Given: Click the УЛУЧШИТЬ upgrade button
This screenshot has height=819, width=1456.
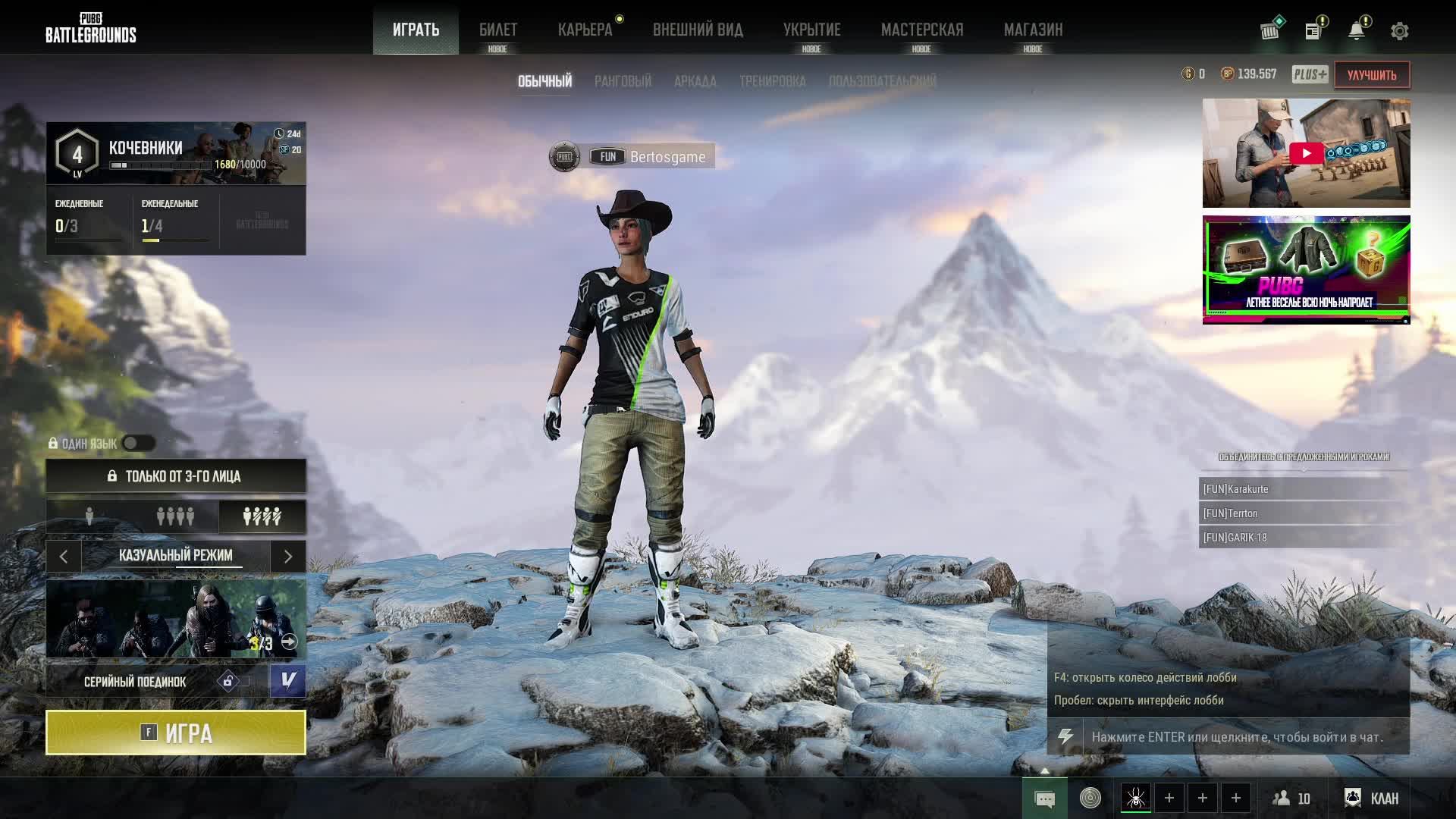Looking at the screenshot, I should pyautogui.click(x=1371, y=75).
